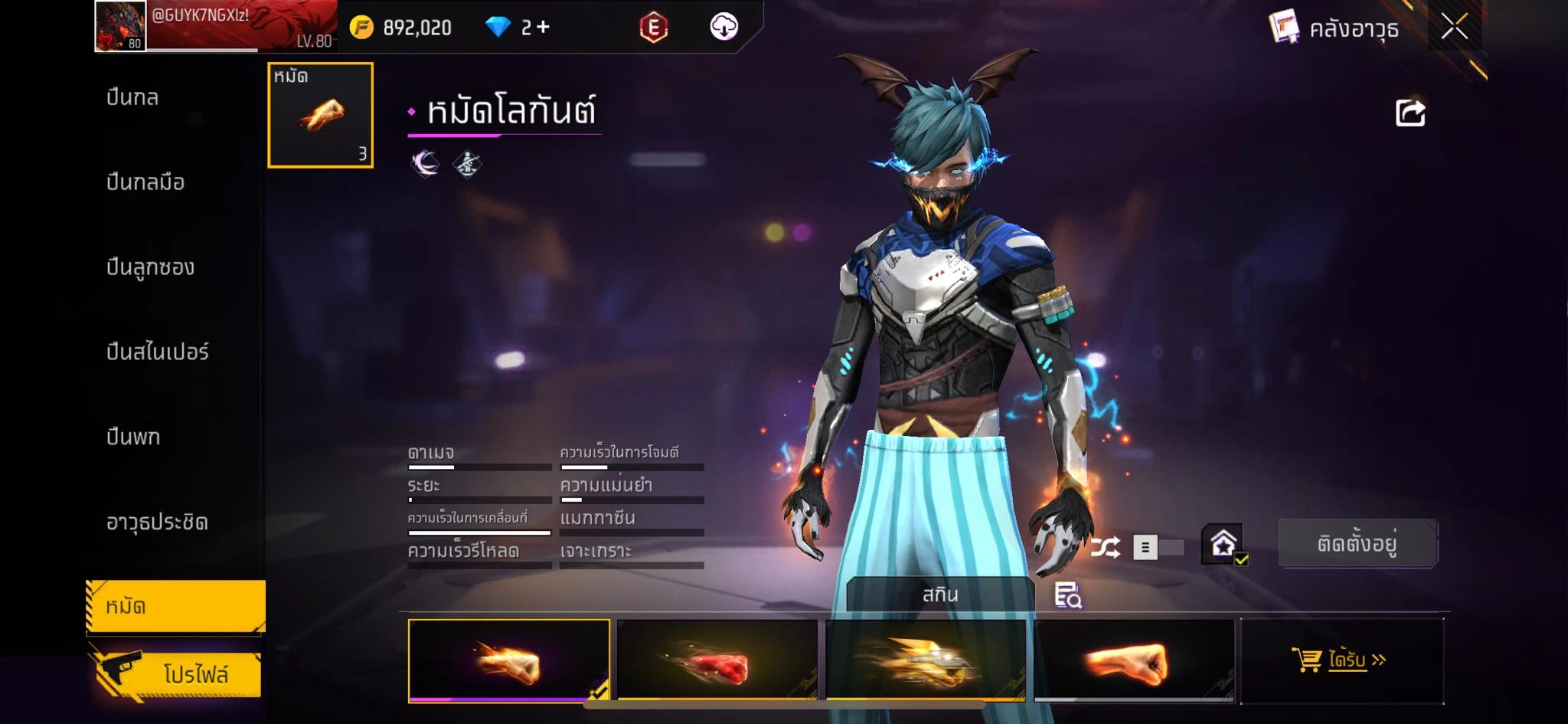The height and width of the screenshot is (724, 1568).
Task: Toggle the random skin shuffle switch
Action: (x=1157, y=547)
